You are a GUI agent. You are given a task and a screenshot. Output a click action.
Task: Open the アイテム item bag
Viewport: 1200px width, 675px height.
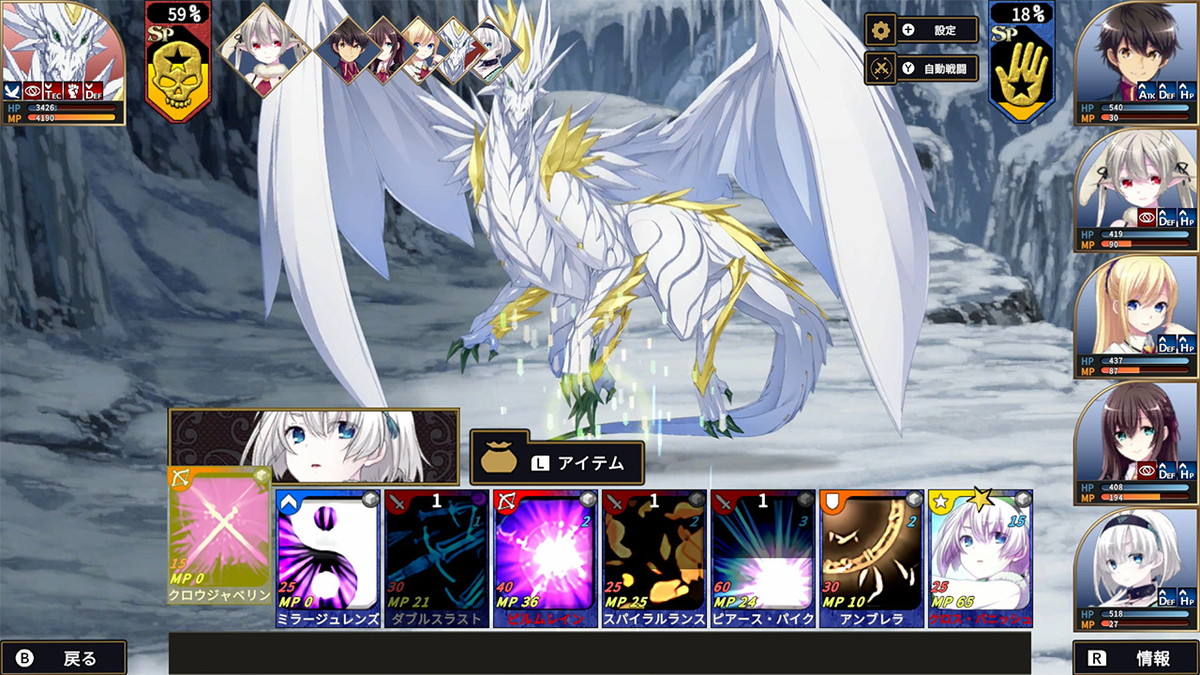pos(557,463)
